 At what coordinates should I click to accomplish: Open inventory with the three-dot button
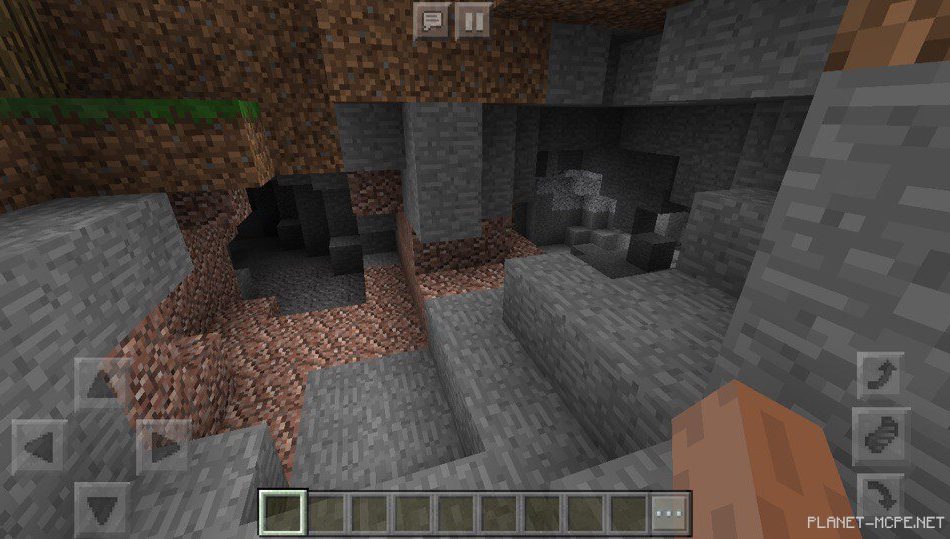tap(671, 513)
